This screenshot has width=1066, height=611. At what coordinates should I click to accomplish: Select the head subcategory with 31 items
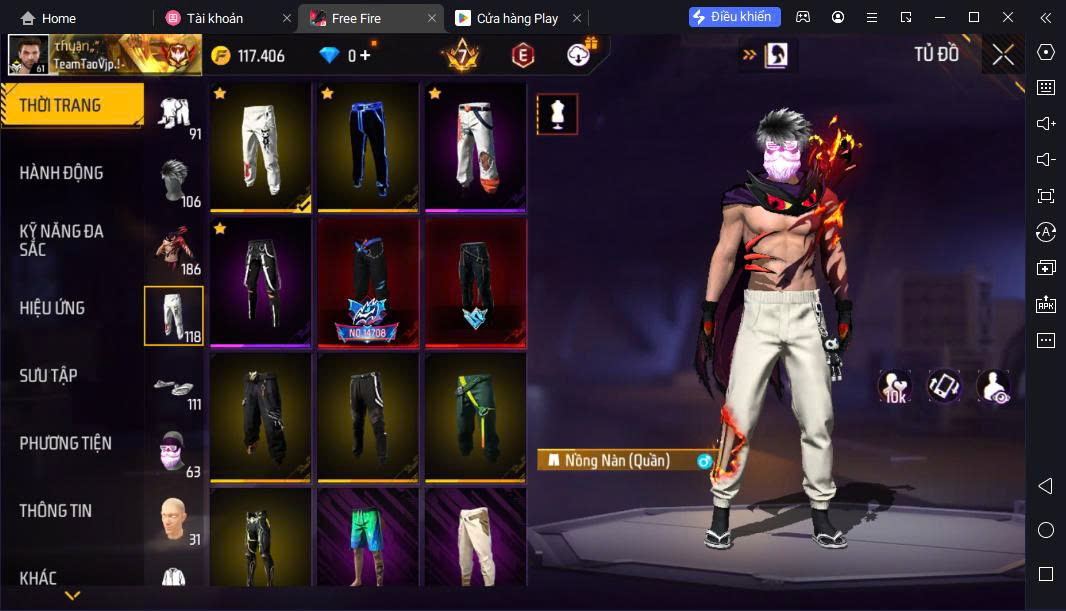(x=175, y=519)
